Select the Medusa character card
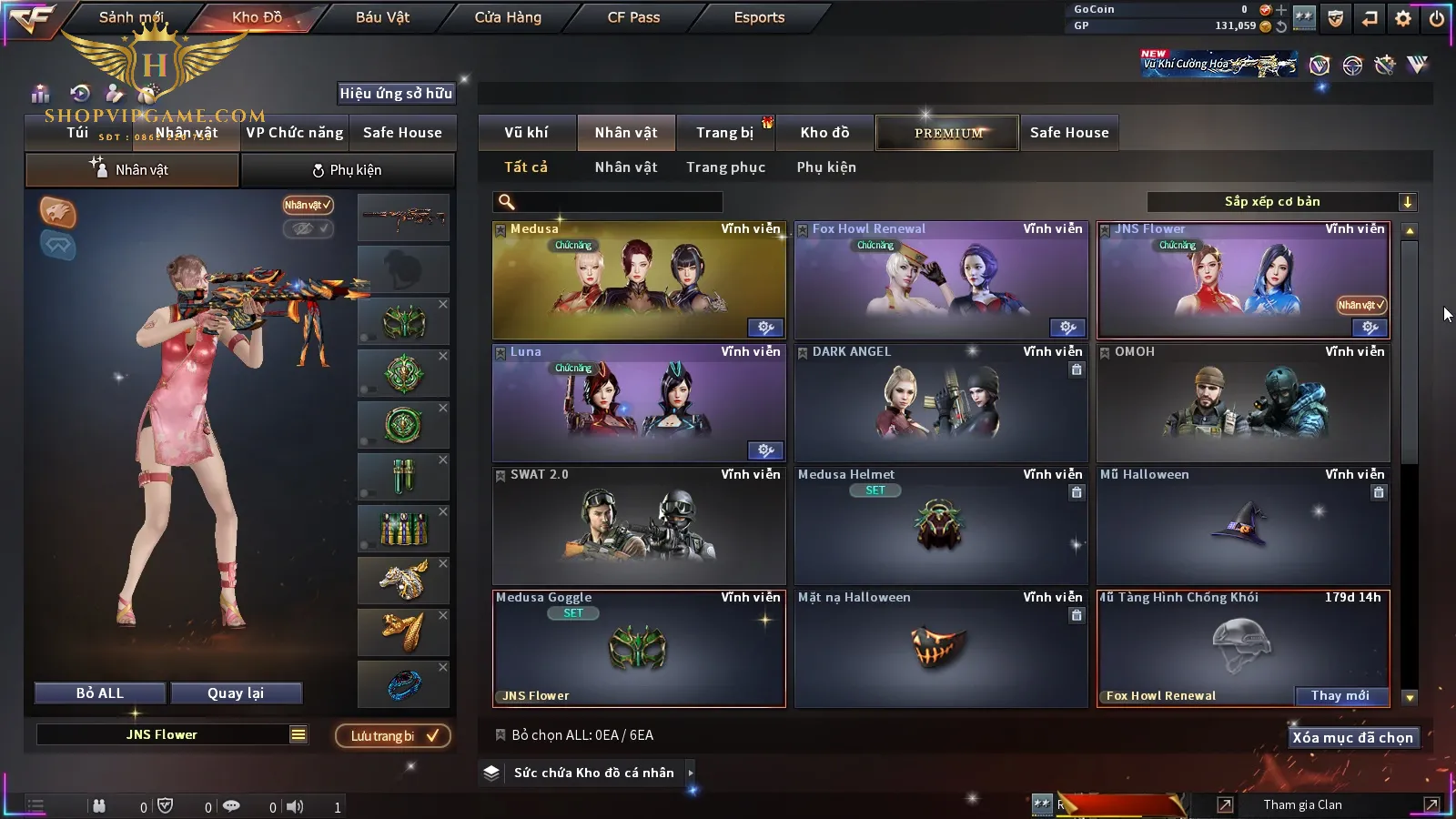 639,280
